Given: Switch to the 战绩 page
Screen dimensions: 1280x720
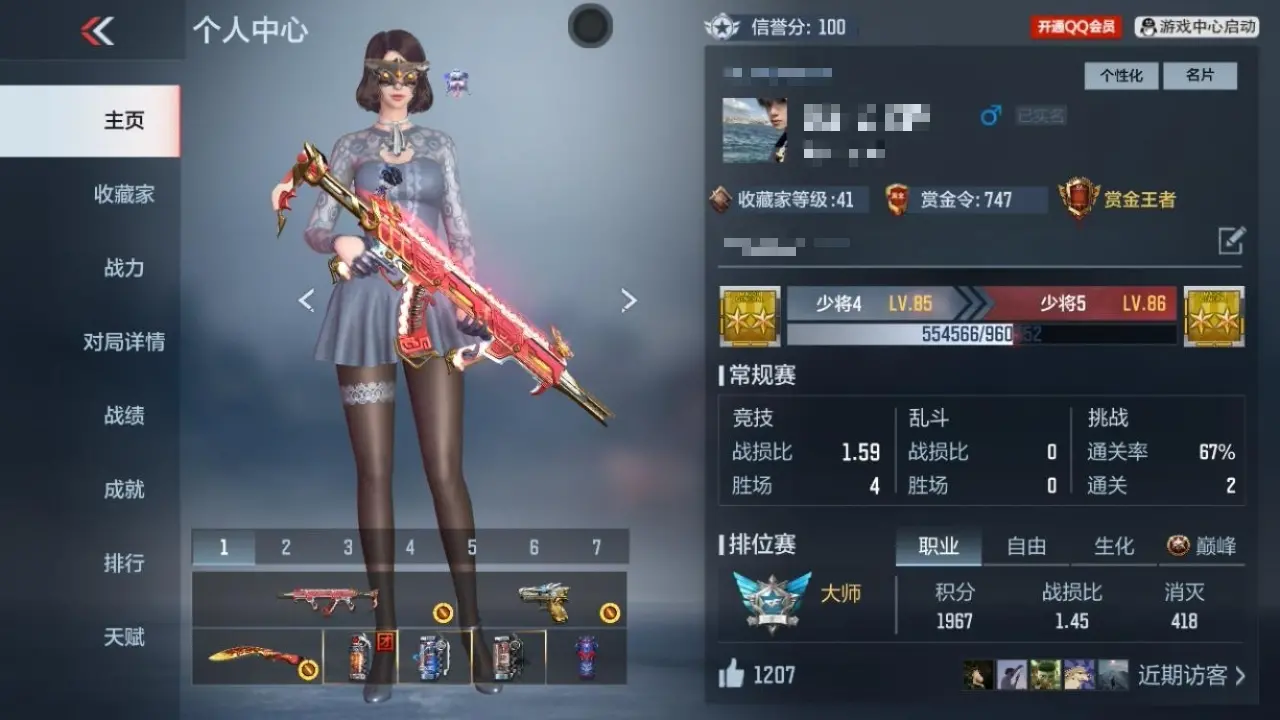Looking at the screenshot, I should tap(124, 416).
